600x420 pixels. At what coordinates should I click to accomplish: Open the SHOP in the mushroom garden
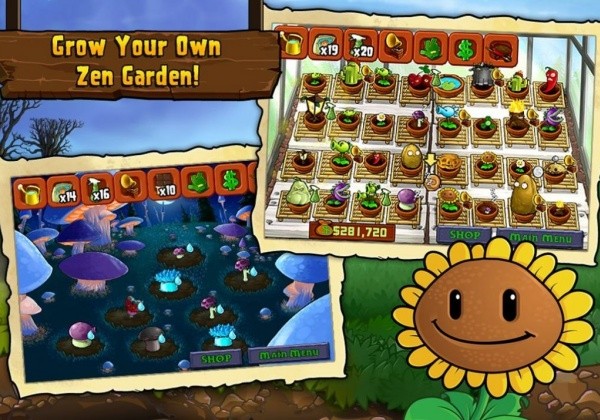click(216, 356)
